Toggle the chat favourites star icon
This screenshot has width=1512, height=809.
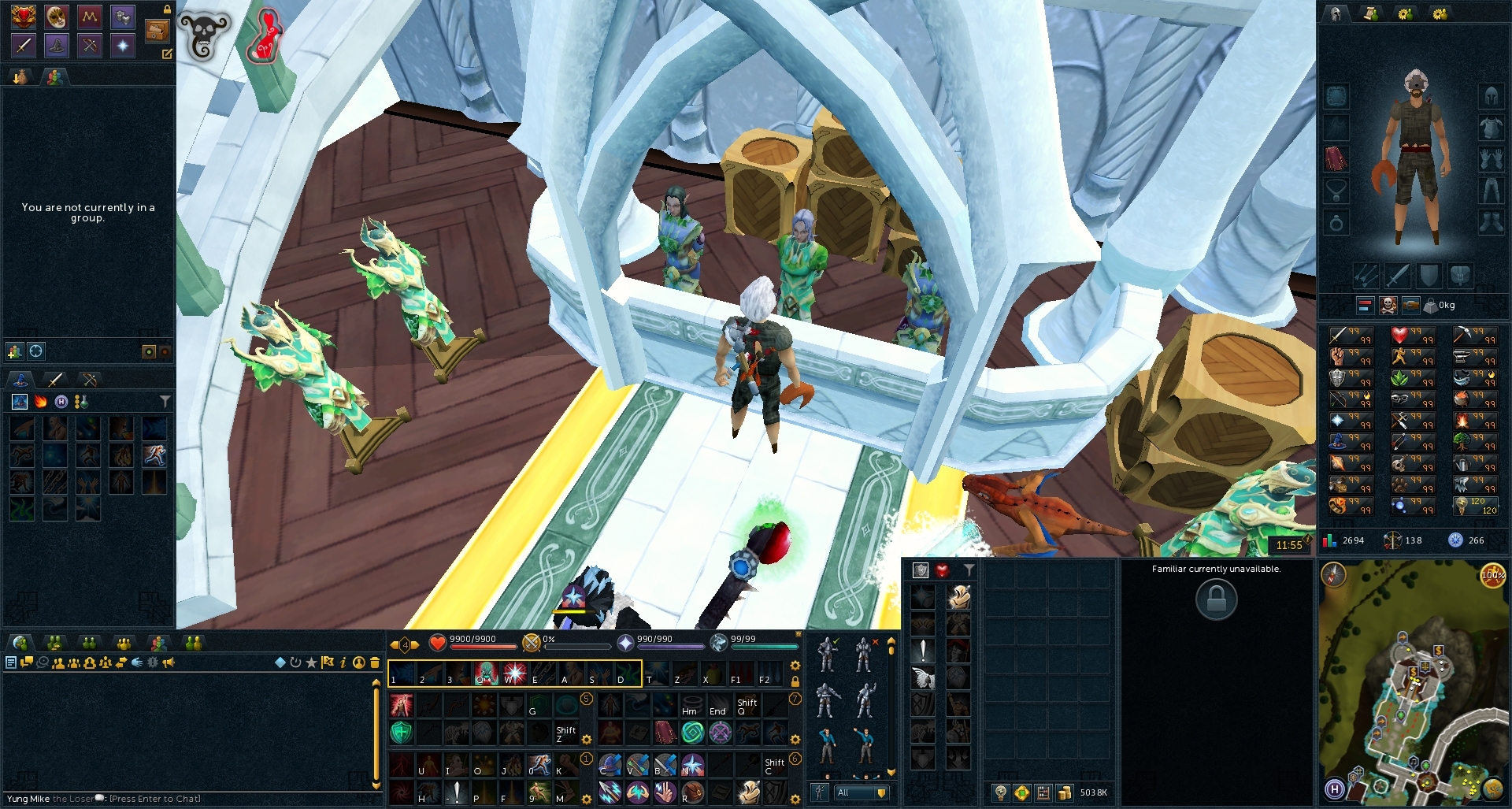(x=310, y=662)
